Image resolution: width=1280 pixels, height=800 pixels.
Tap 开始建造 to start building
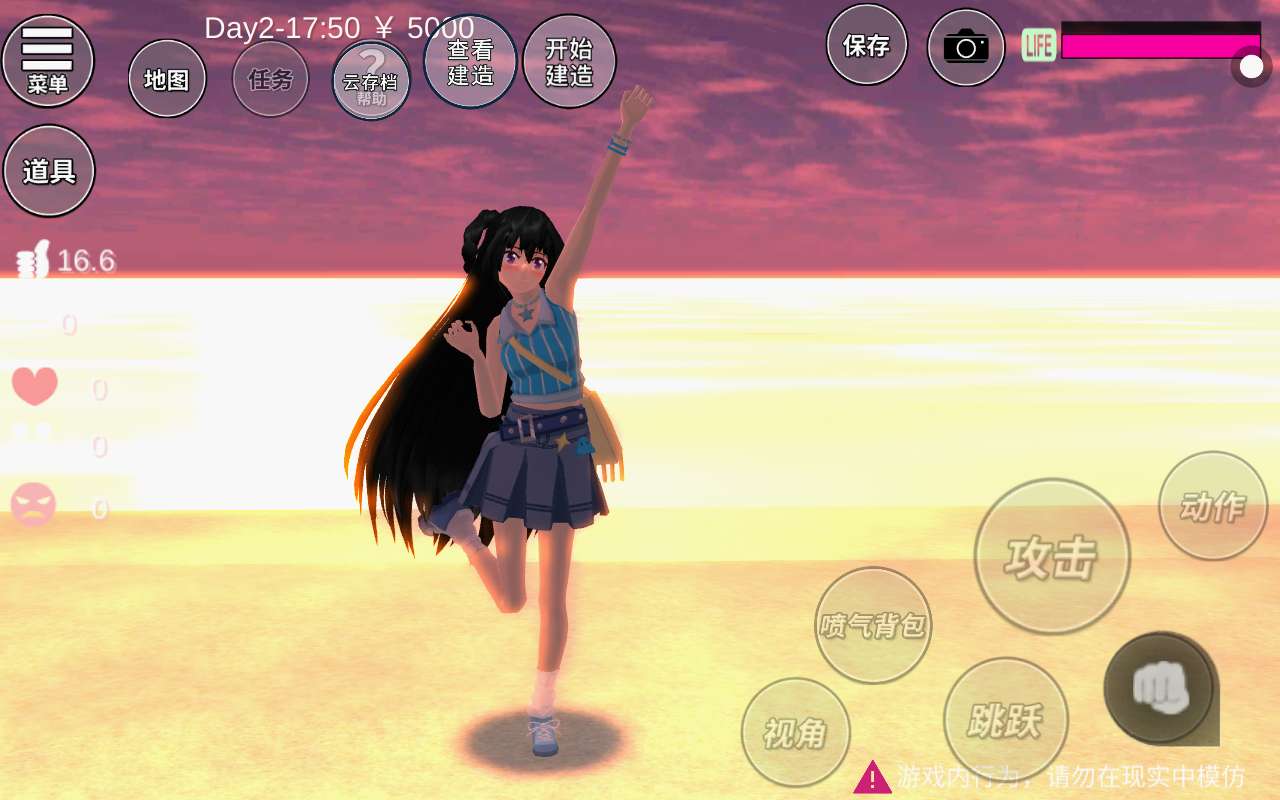tap(569, 62)
